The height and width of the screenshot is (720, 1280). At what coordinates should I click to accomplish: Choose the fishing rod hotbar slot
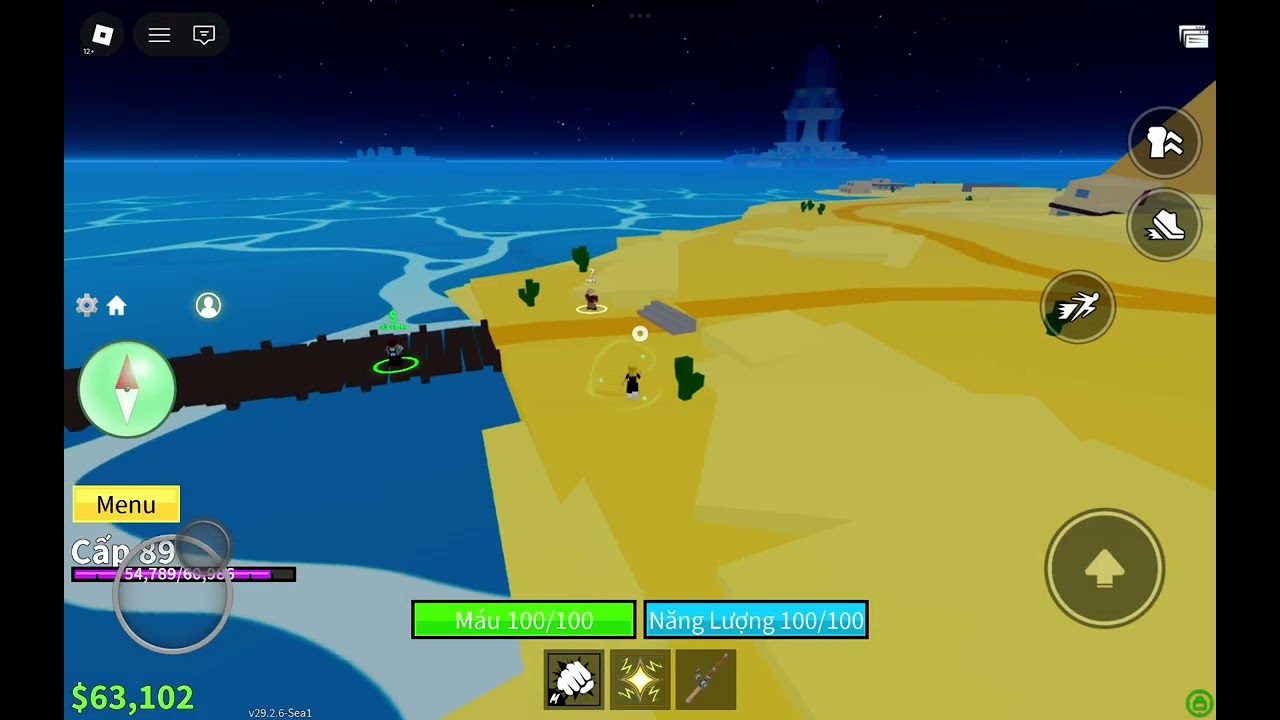(706, 679)
